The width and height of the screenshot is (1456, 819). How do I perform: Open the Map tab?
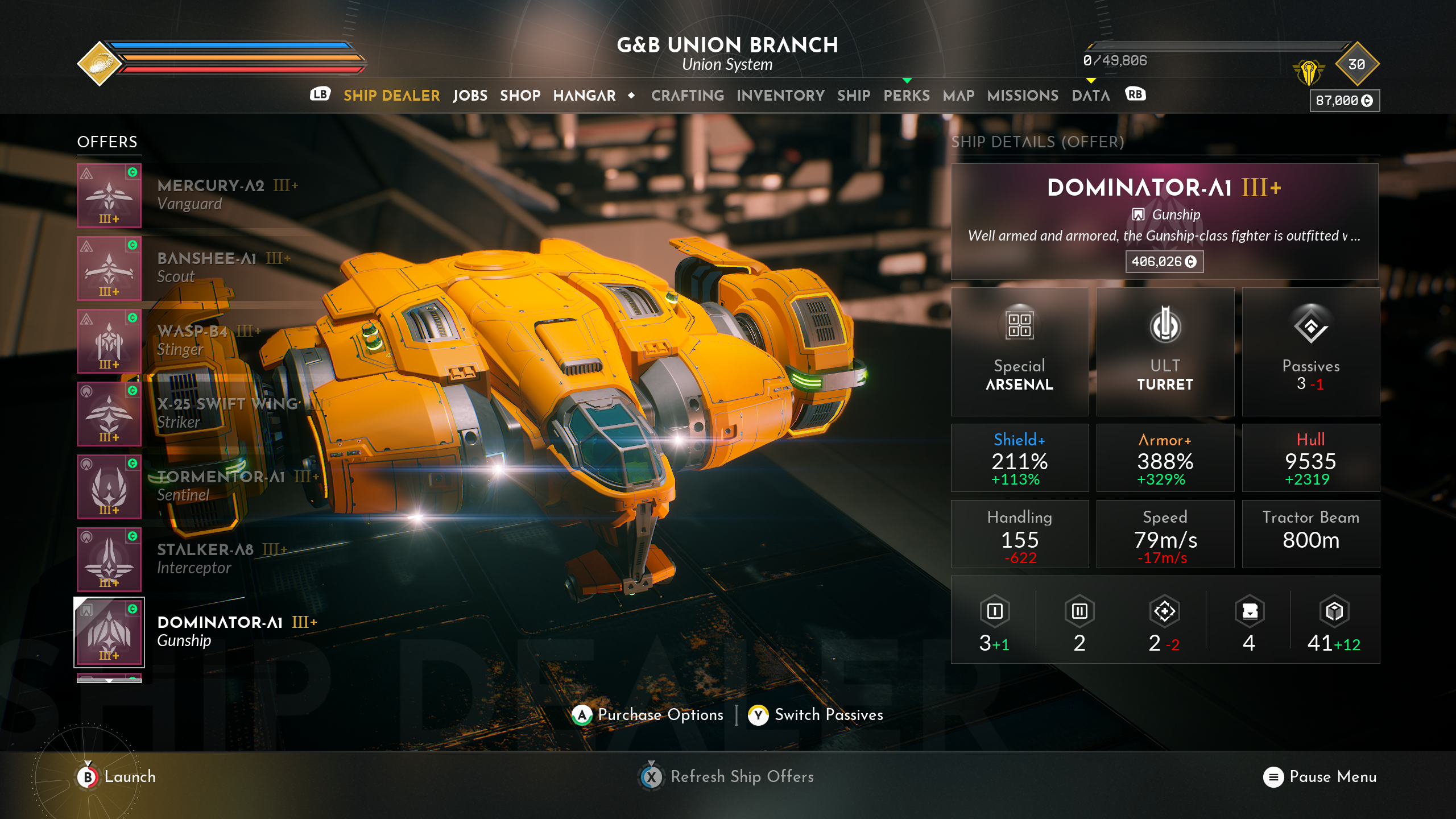[x=958, y=96]
